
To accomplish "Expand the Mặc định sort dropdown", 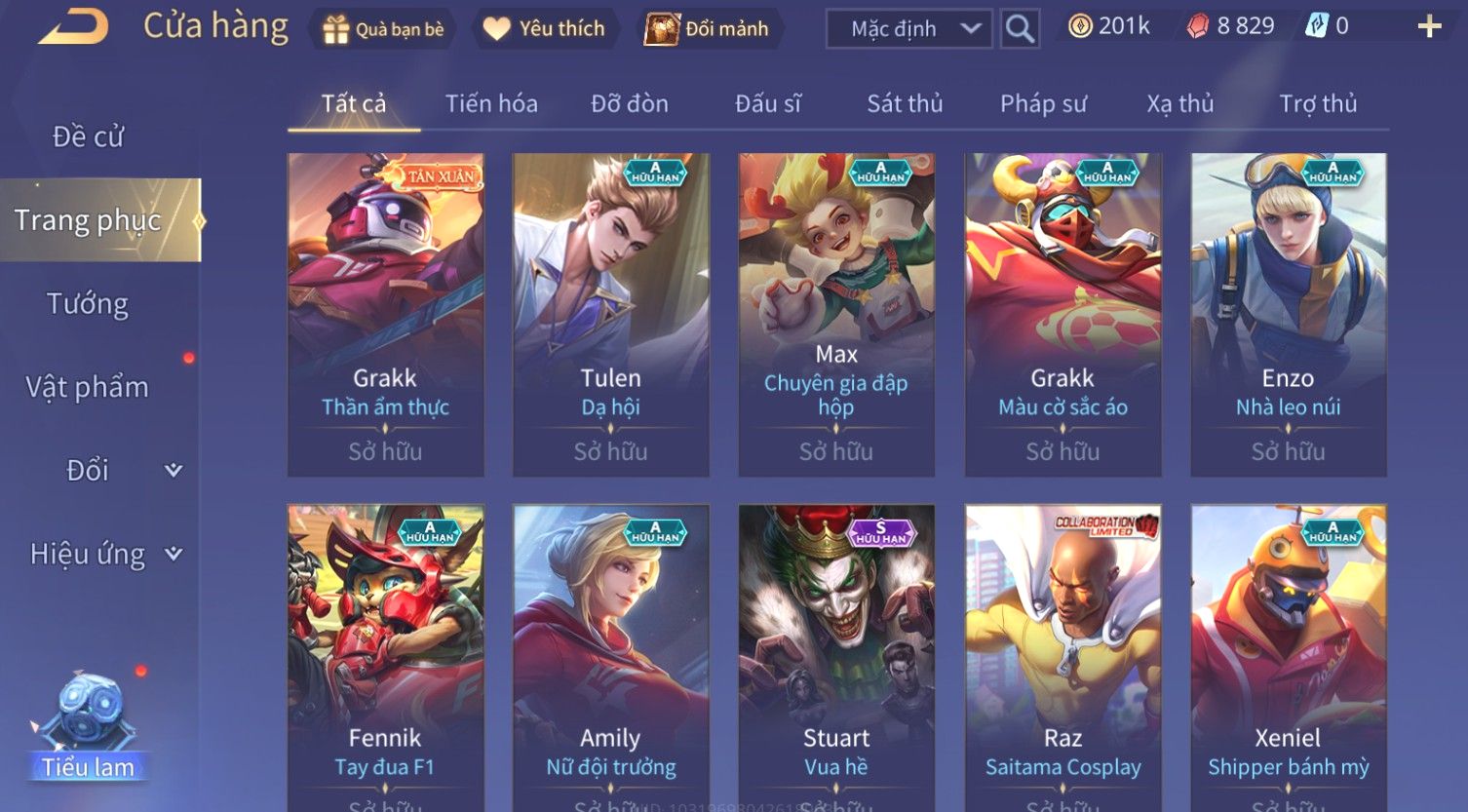I will (908, 29).
